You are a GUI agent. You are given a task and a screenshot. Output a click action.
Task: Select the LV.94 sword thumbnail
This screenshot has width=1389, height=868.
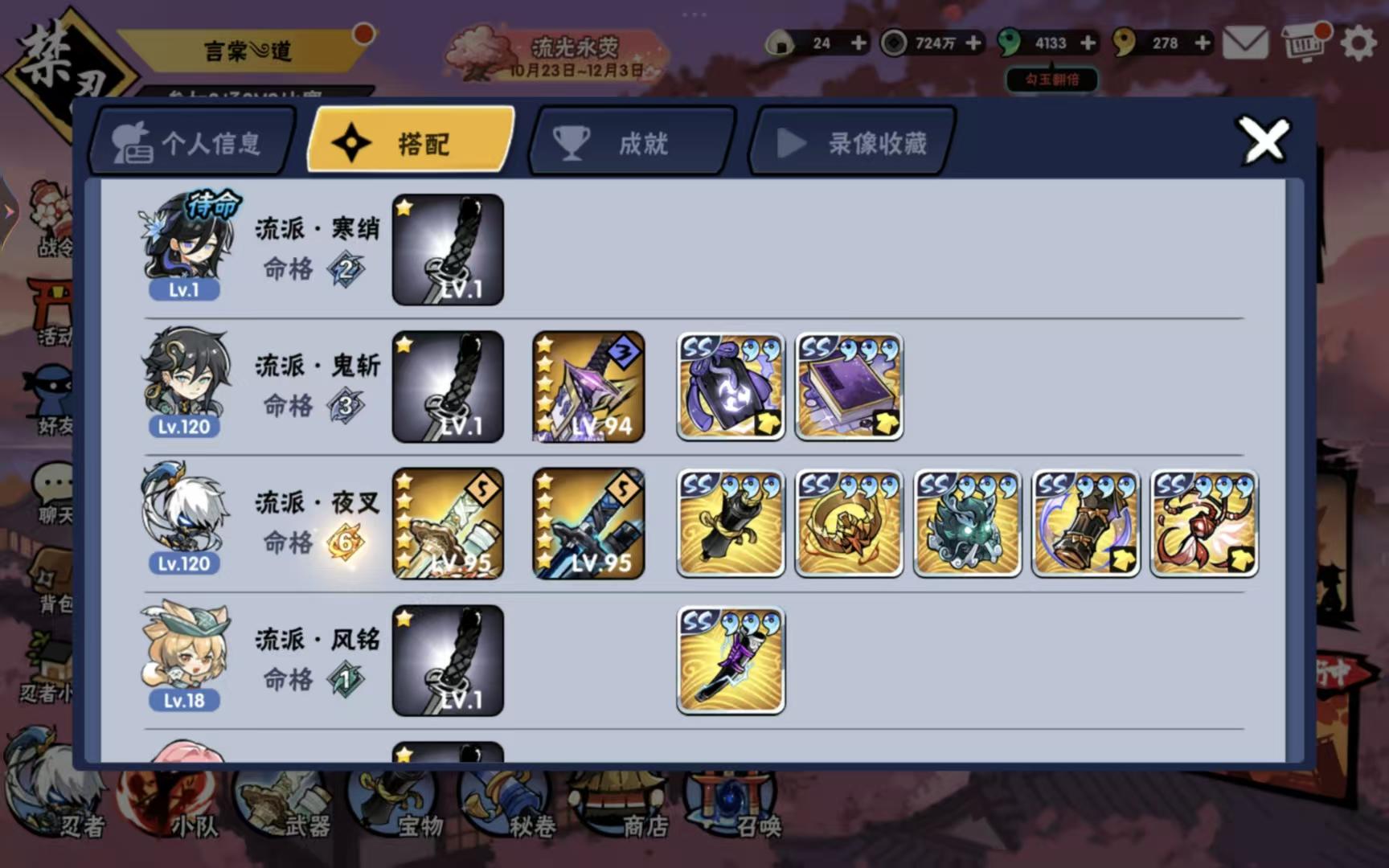click(588, 387)
